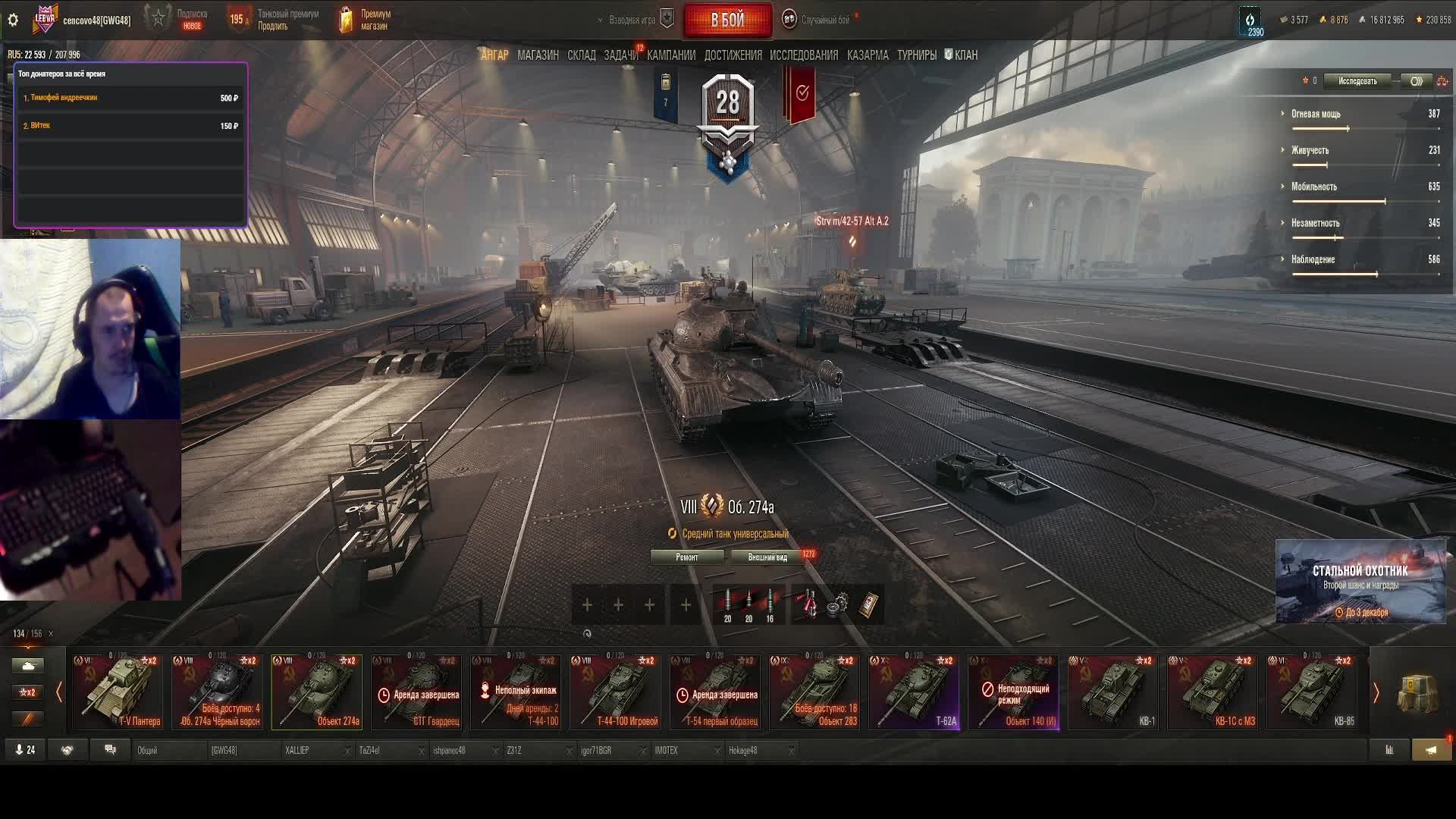View the ДОСТИЖЕНИЯ achievements tab

tap(733, 55)
